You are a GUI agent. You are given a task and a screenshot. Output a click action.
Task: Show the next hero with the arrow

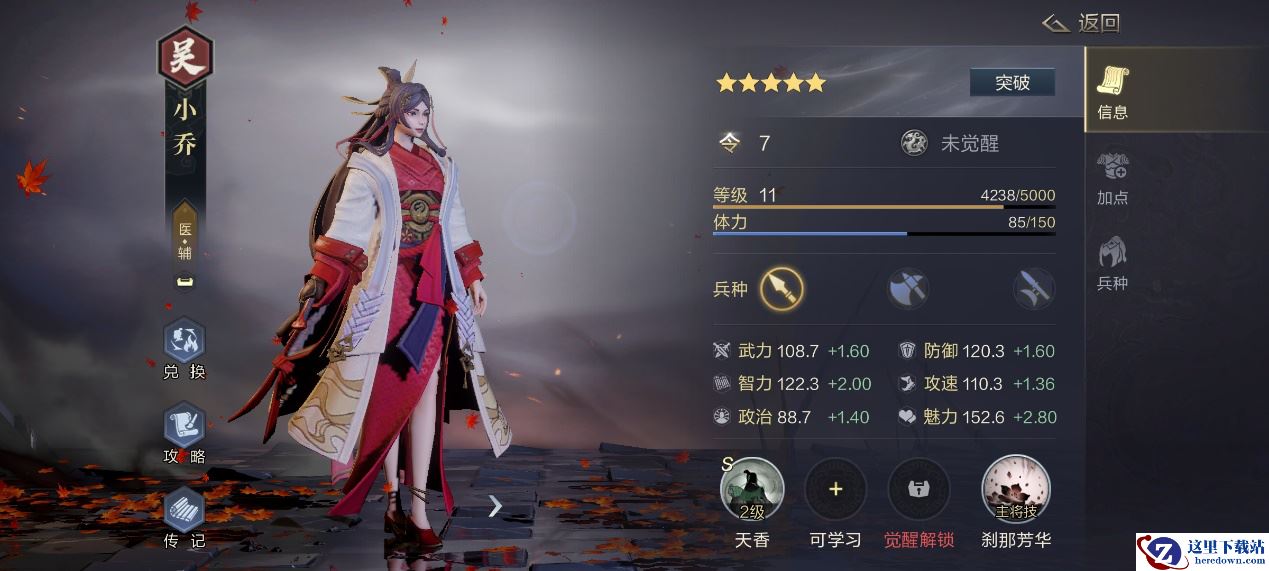point(495,506)
